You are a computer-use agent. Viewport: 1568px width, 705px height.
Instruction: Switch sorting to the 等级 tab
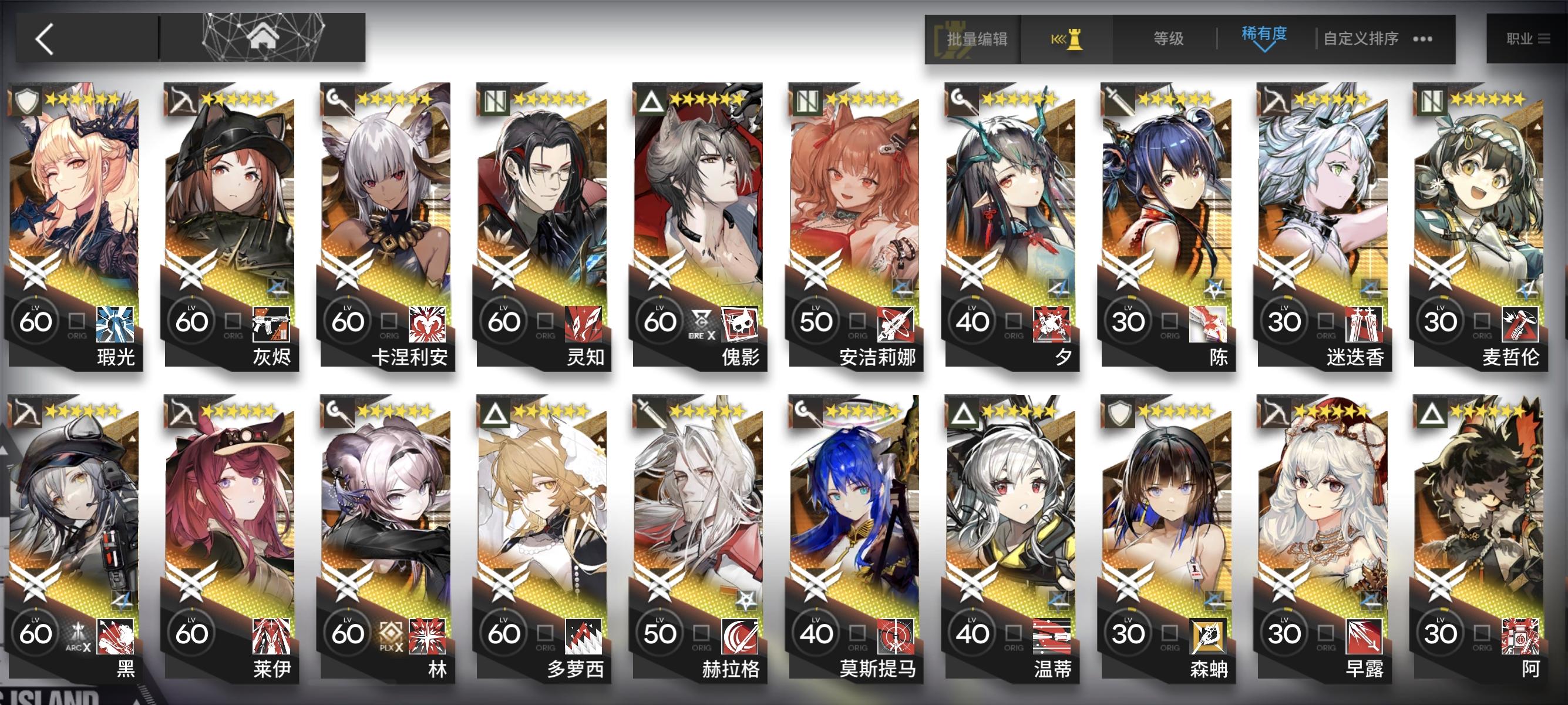pos(1167,38)
